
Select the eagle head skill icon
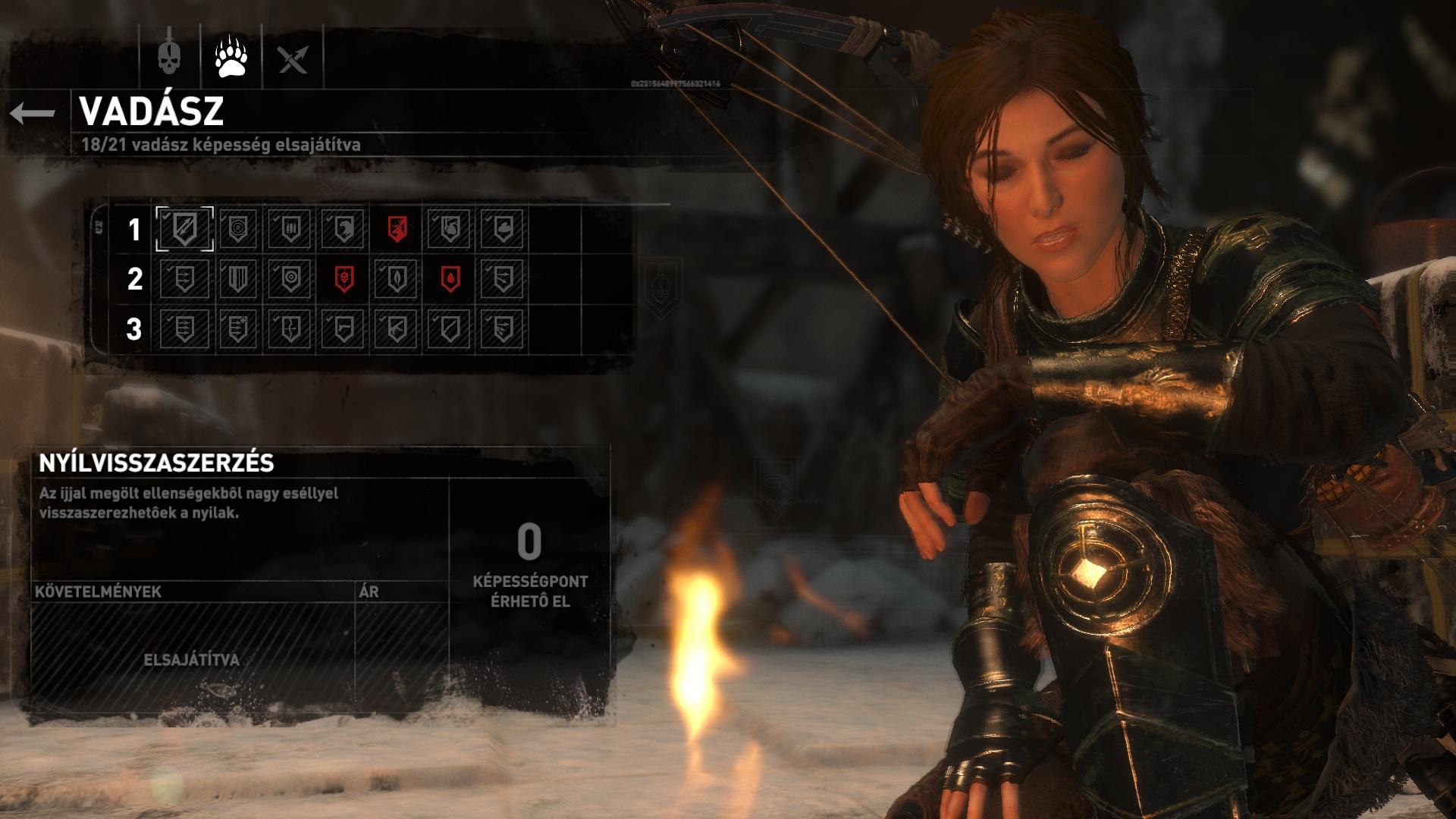pos(344,228)
